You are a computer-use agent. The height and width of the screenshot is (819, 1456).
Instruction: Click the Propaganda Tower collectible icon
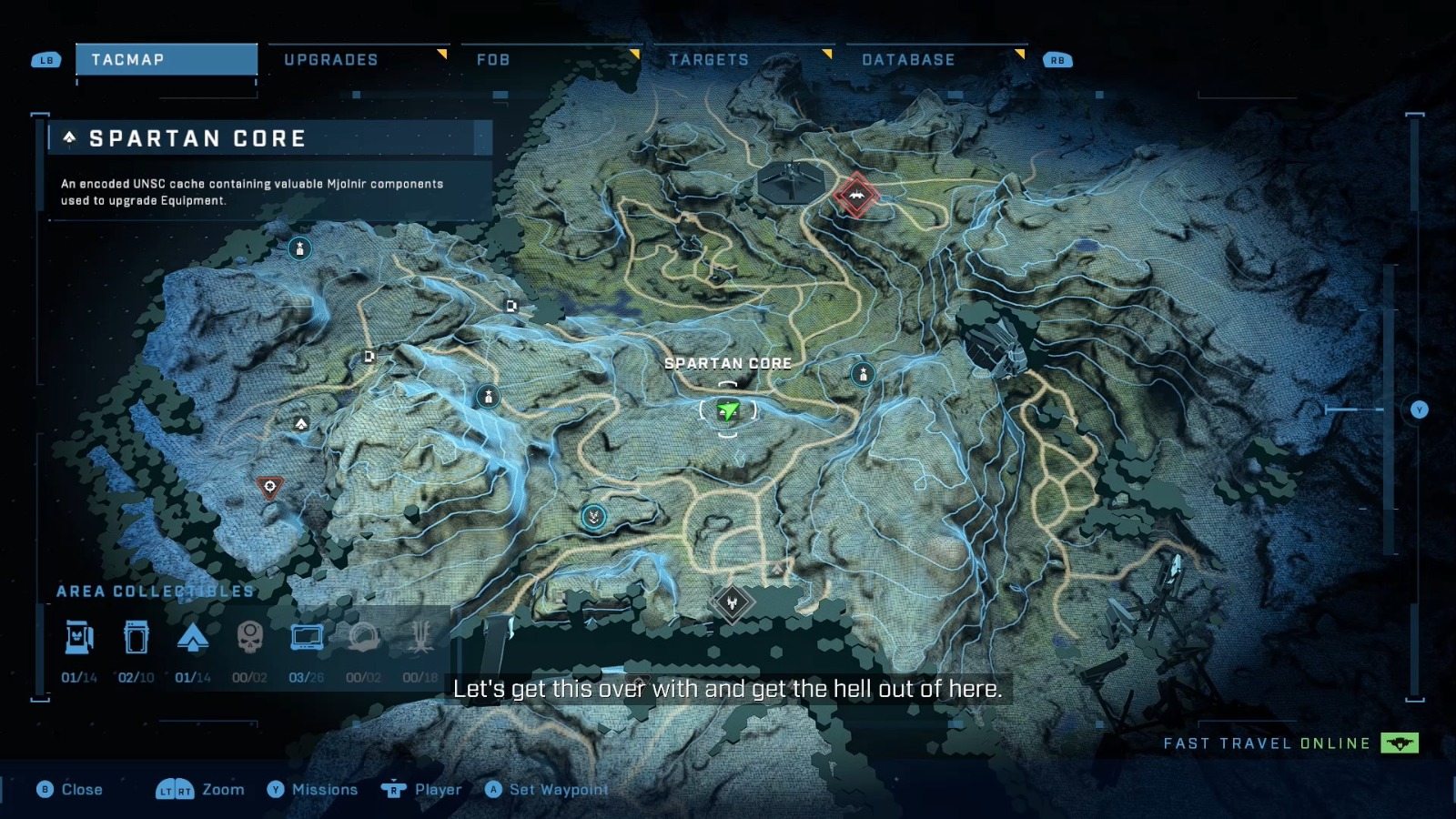[x=420, y=638]
